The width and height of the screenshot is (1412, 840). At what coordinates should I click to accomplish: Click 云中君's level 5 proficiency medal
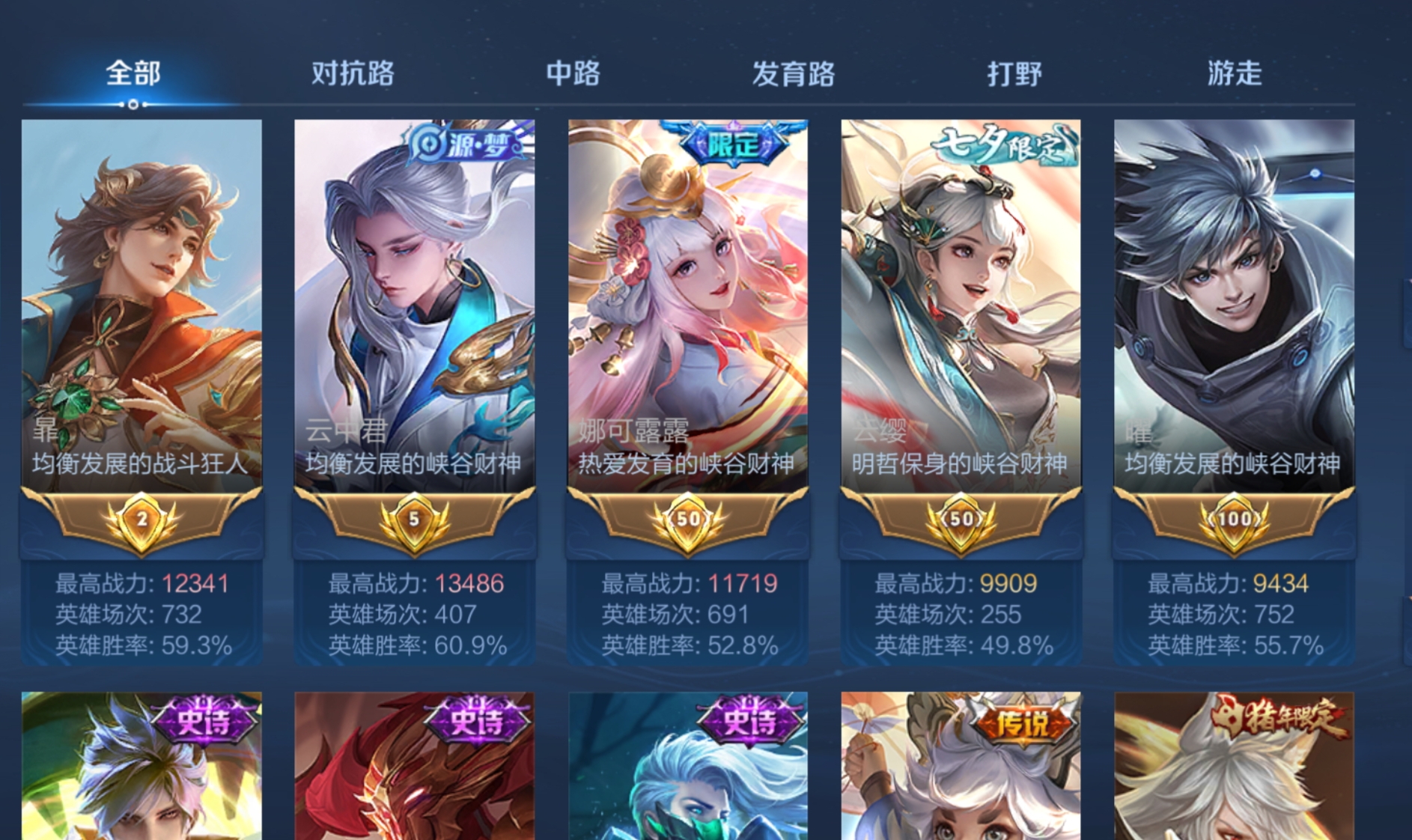click(414, 518)
